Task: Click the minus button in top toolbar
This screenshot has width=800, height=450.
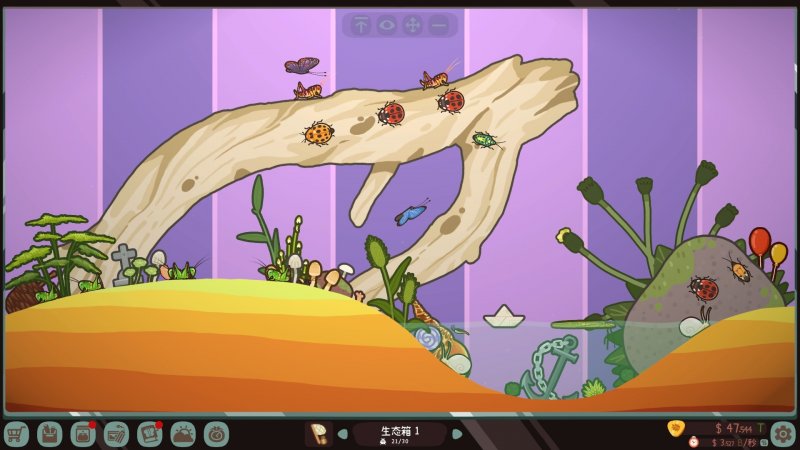Action: click(x=438, y=25)
